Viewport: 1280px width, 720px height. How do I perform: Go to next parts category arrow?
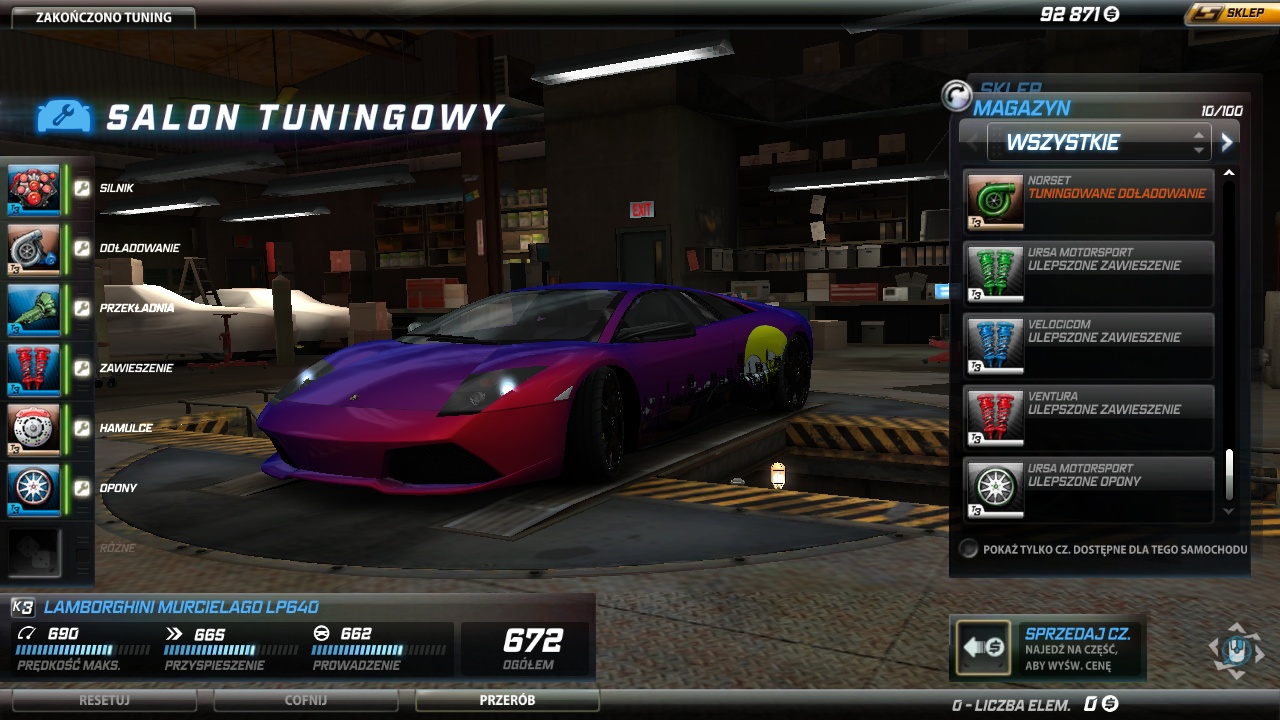1227,142
